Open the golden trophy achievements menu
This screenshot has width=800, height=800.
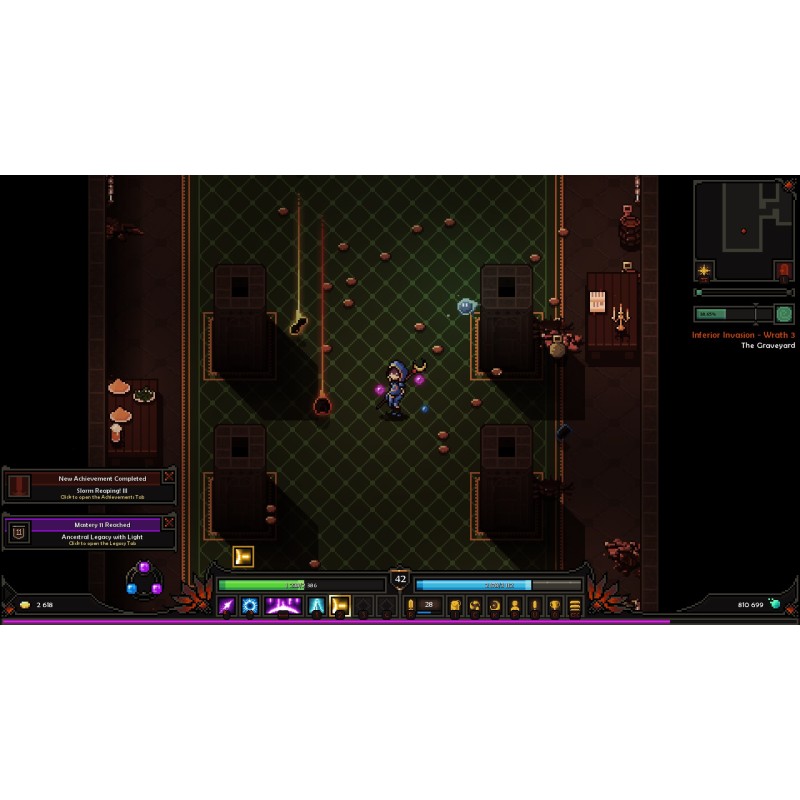pos(555,605)
